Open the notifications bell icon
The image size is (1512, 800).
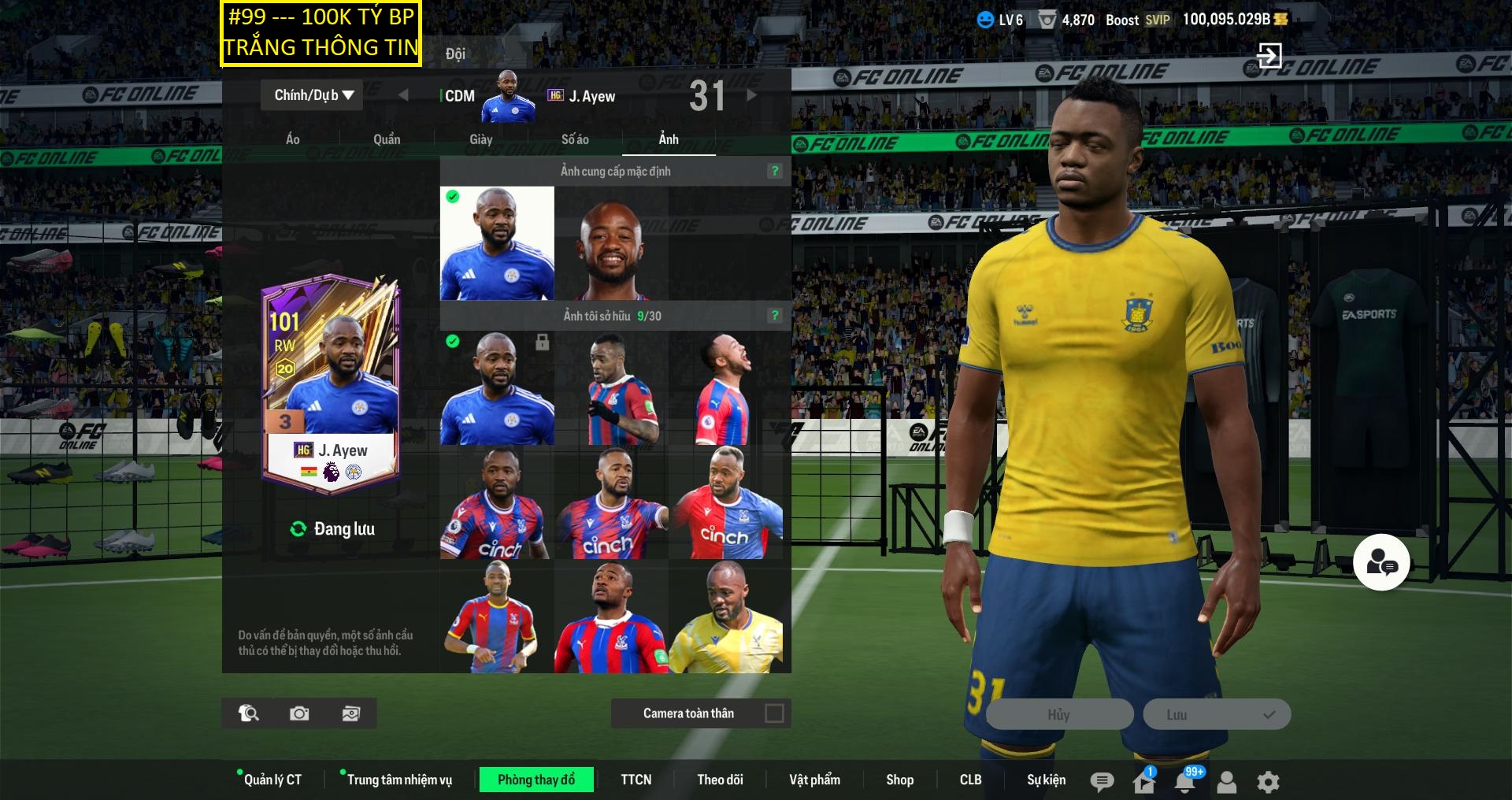click(1184, 782)
